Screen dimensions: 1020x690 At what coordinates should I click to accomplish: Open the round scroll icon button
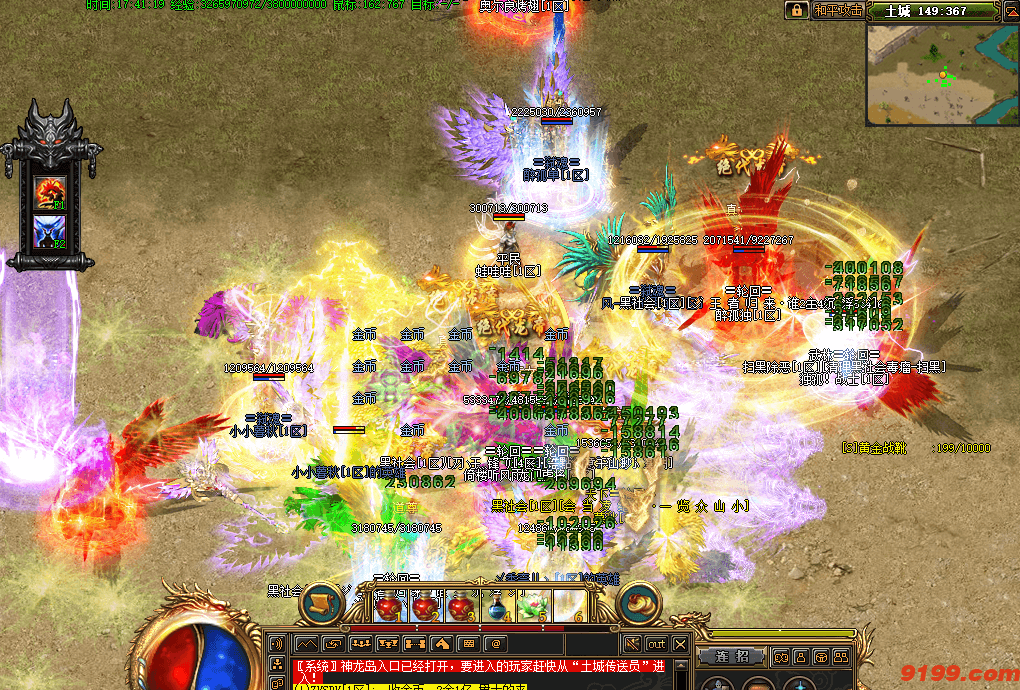tap(322, 602)
